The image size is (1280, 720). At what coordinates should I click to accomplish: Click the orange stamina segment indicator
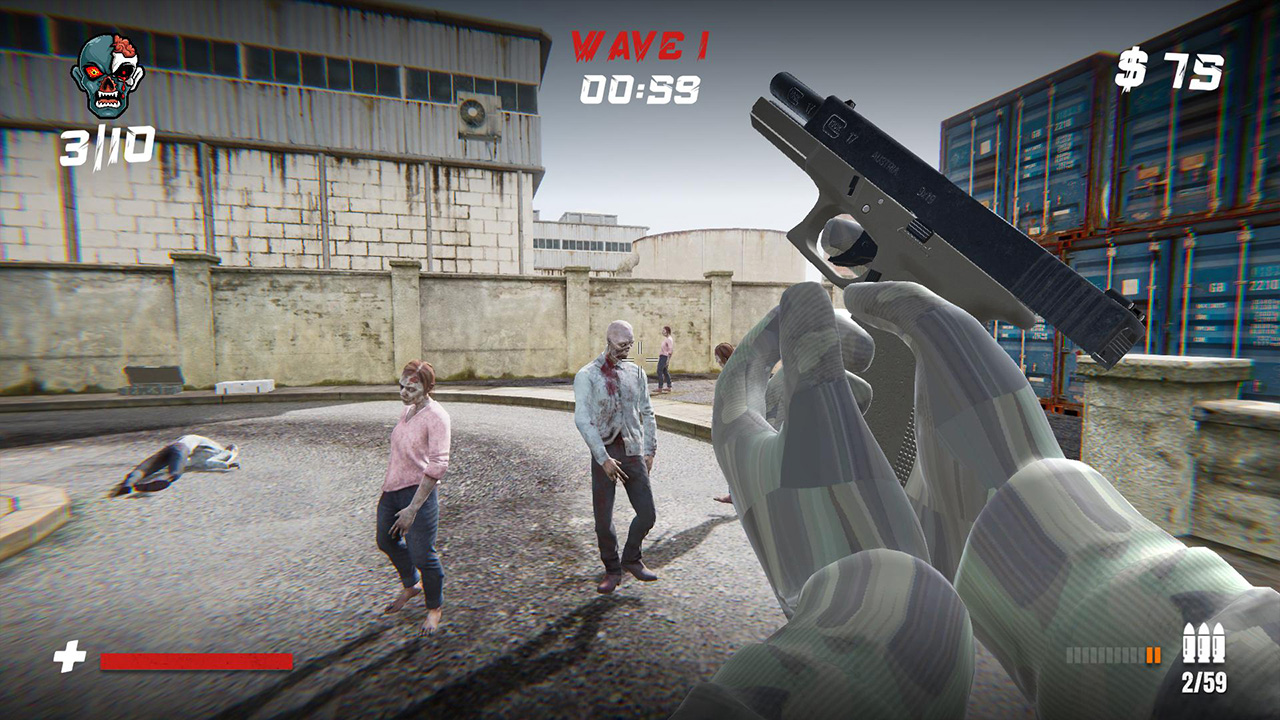point(1152,655)
